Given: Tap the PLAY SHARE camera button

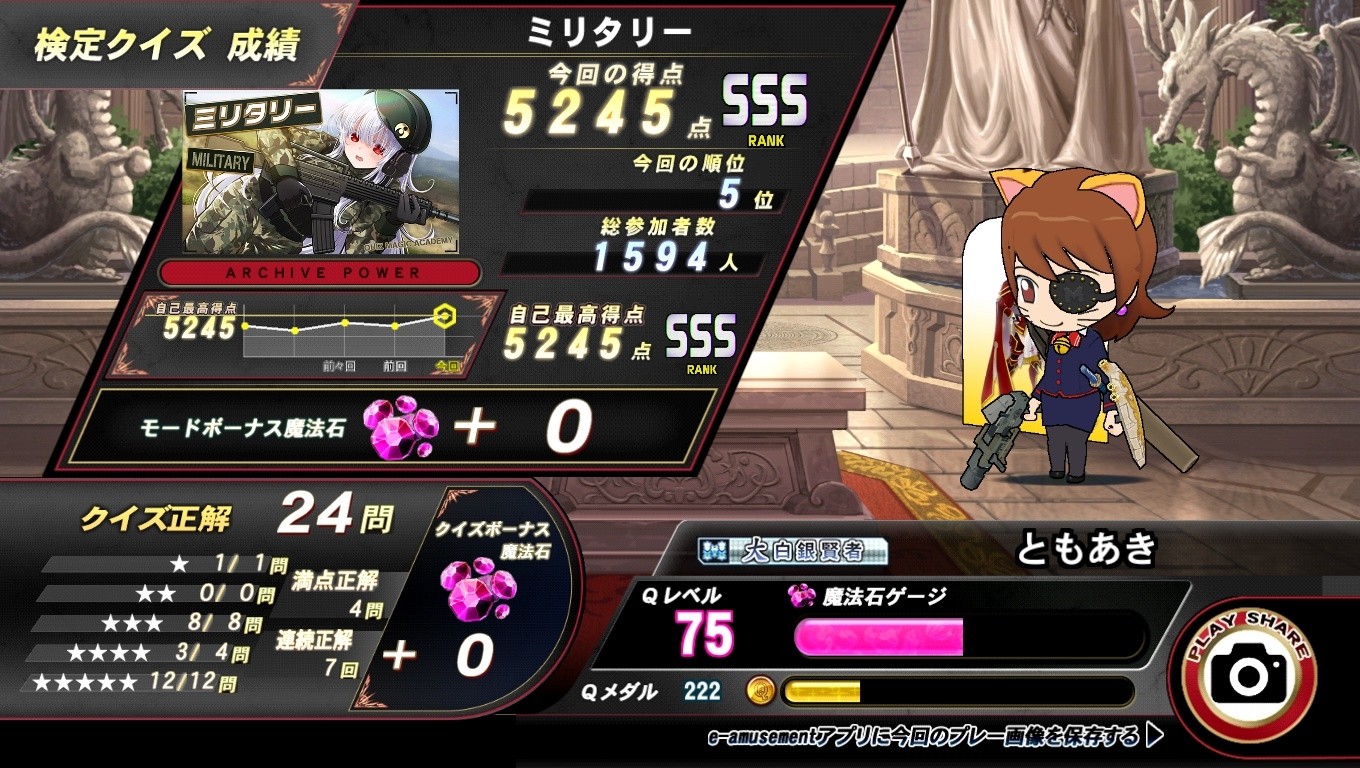Looking at the screenshot, I should click(1249, 674).
